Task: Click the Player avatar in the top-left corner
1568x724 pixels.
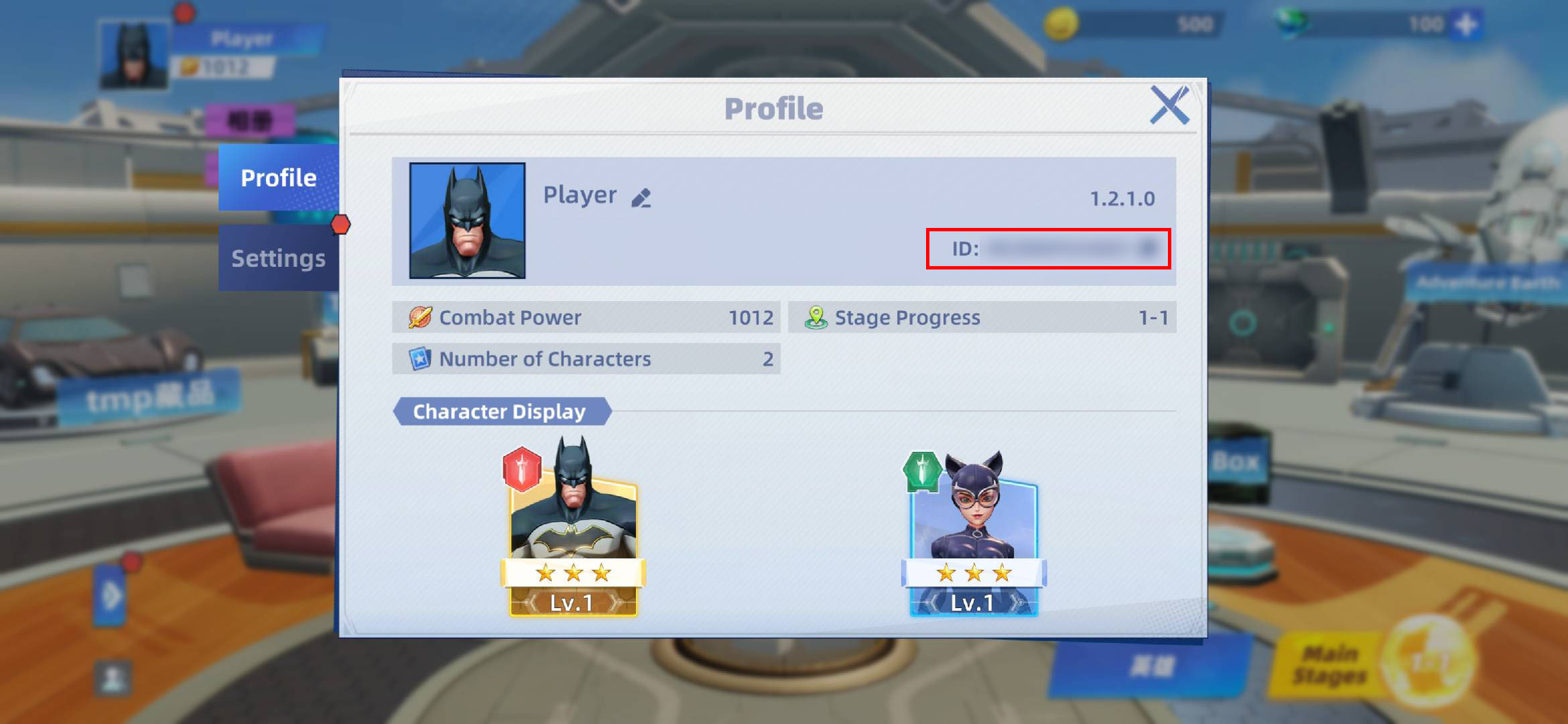Action: [x=133, y=55]
